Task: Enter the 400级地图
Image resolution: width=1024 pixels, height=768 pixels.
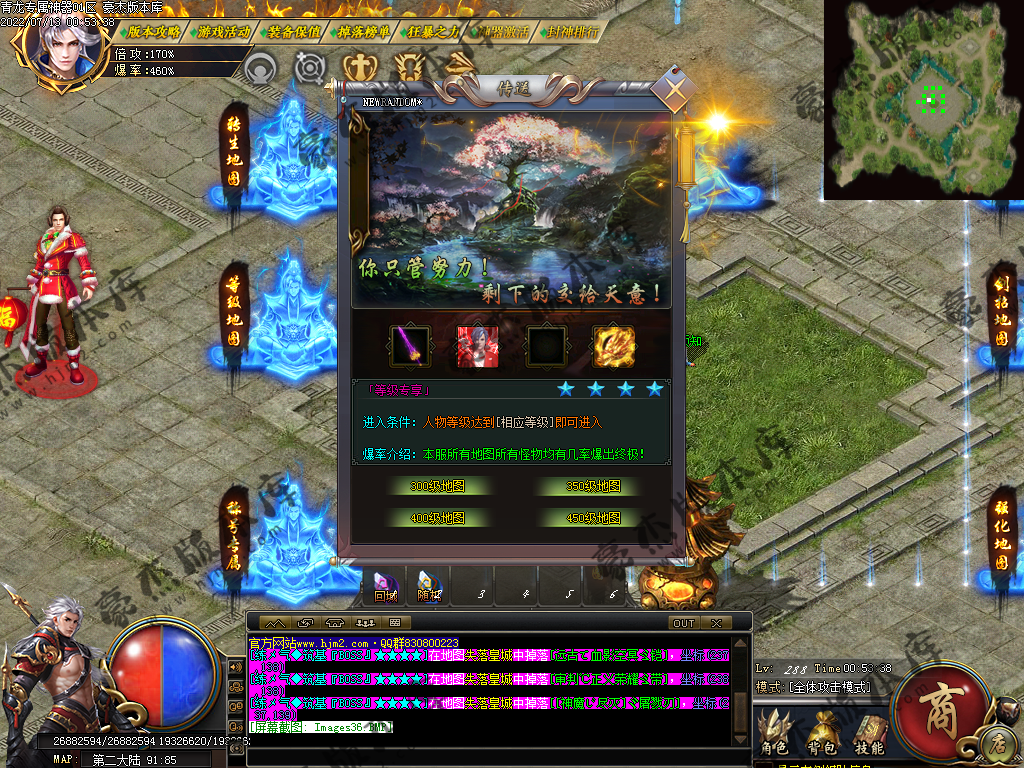Action: pos(437,519)
